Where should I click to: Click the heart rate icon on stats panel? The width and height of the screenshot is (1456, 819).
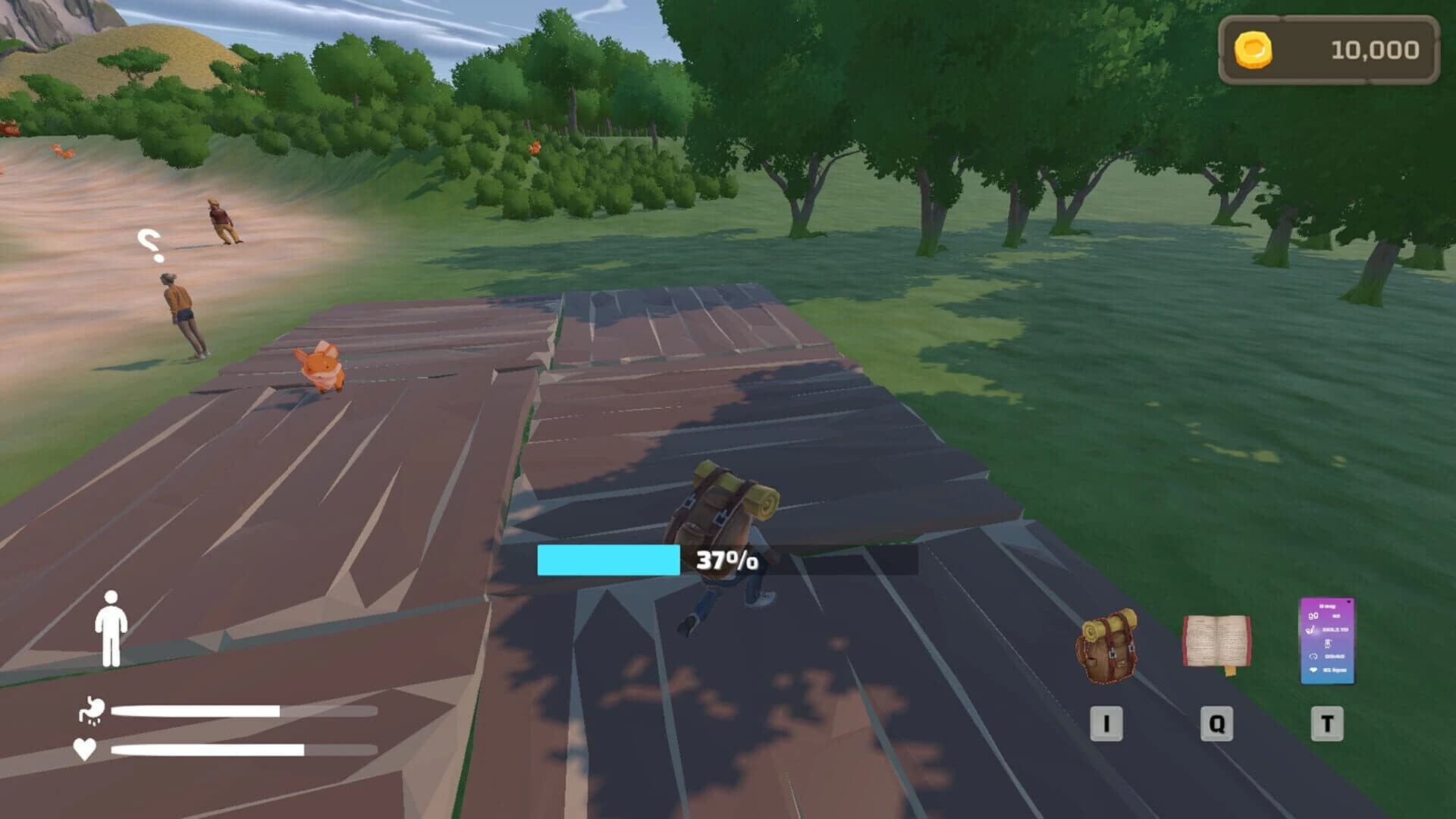tap(1313, 670)
